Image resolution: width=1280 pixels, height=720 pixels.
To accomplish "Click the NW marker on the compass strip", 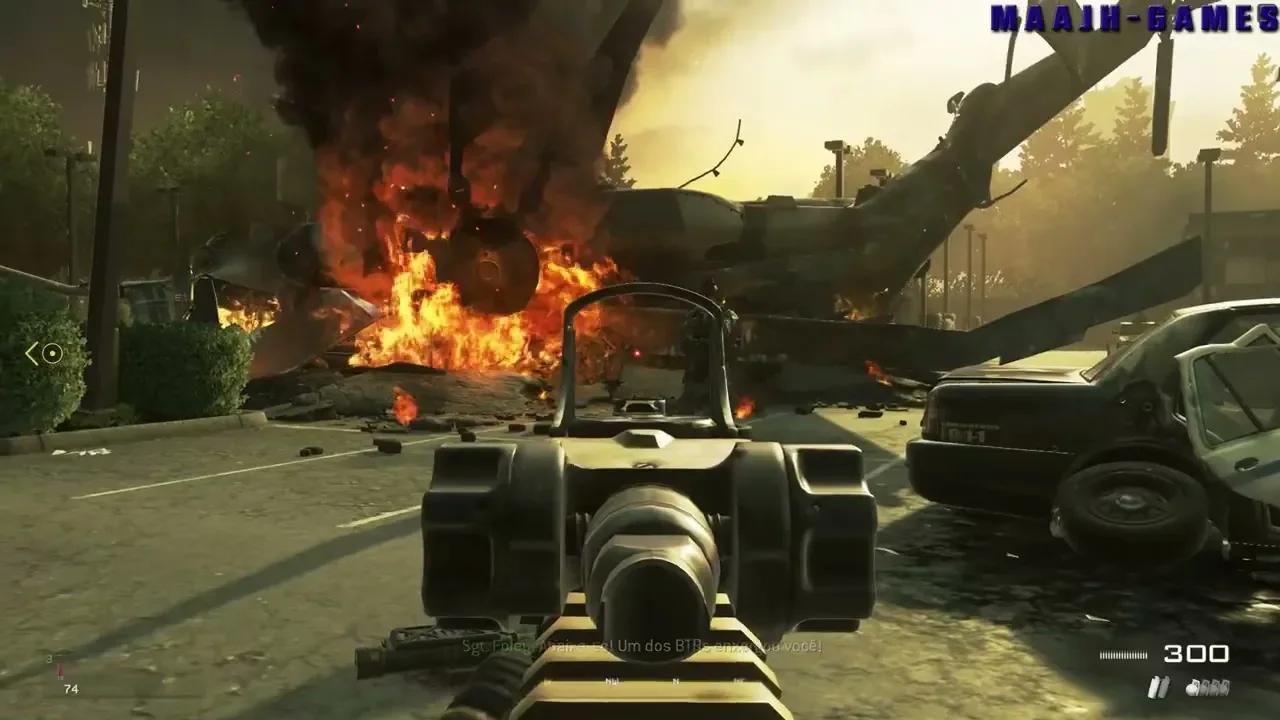I will [611, 680].
